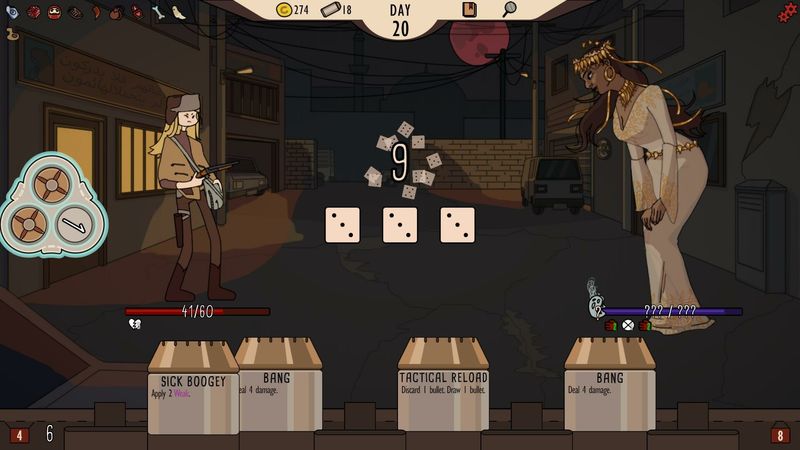View the draw pile showing 4
This screenshot has width=800, height=450.
(x=19, y=435)
